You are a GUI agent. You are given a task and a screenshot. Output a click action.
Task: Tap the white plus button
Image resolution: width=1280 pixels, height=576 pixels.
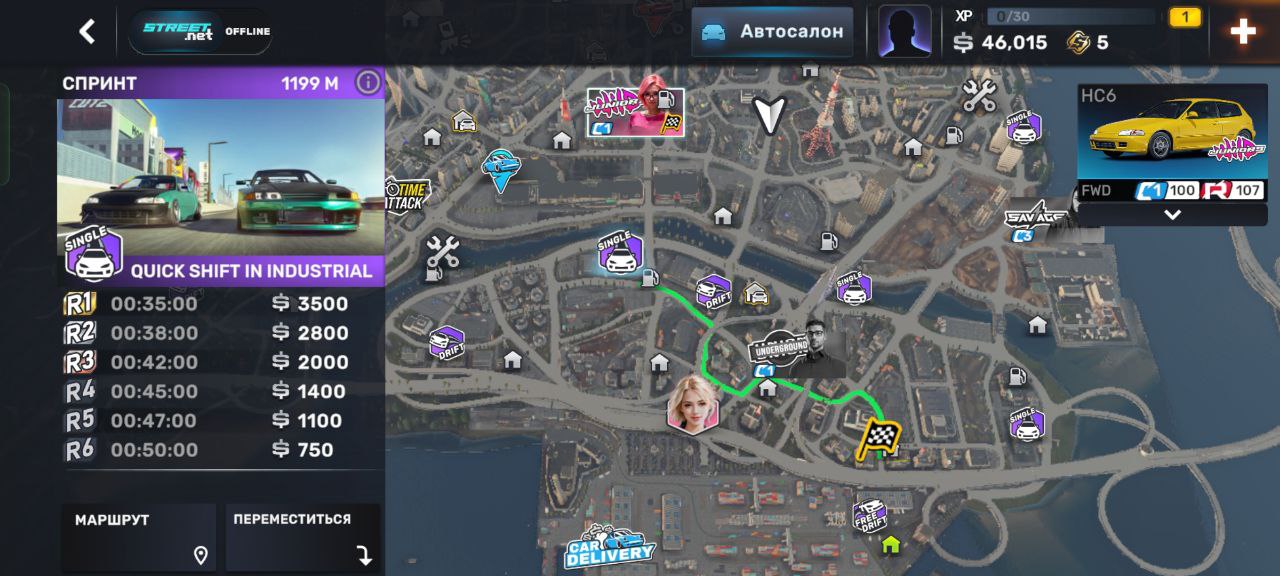pos(1243,32)
